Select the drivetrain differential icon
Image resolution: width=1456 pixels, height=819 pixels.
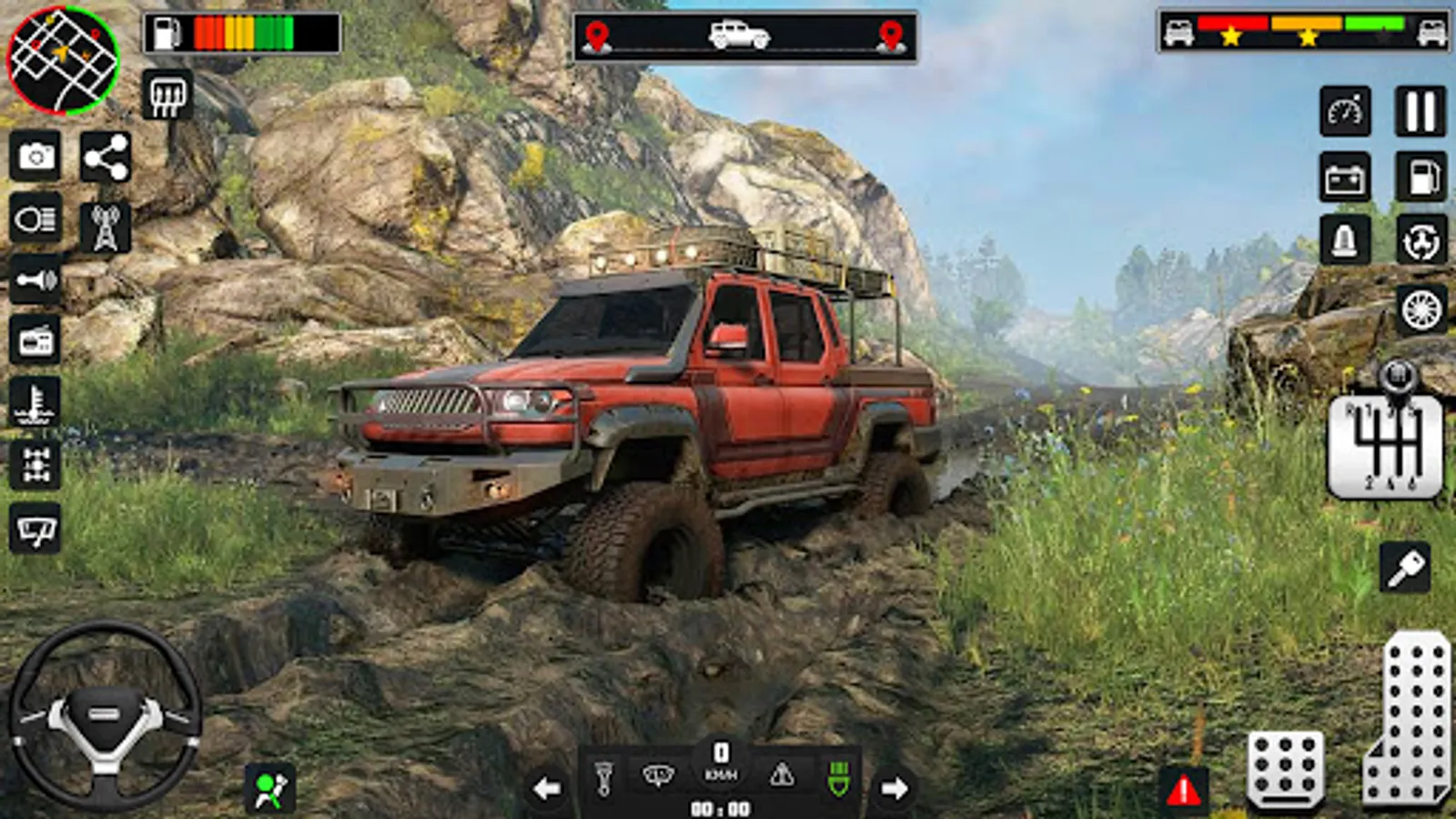click(35, 465)
